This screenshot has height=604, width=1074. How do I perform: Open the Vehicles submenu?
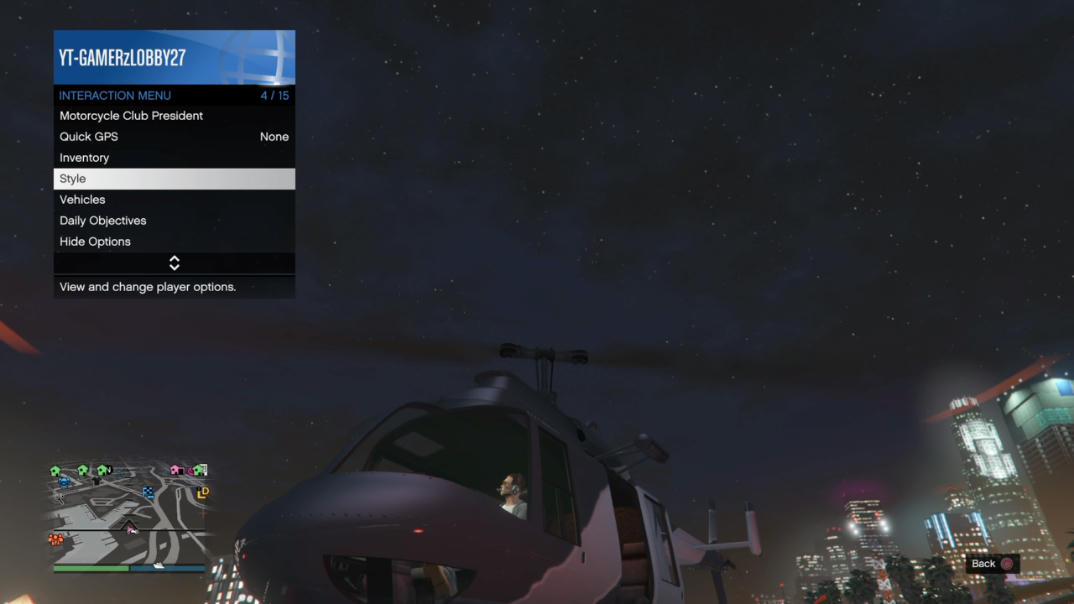tap(173, 200)
